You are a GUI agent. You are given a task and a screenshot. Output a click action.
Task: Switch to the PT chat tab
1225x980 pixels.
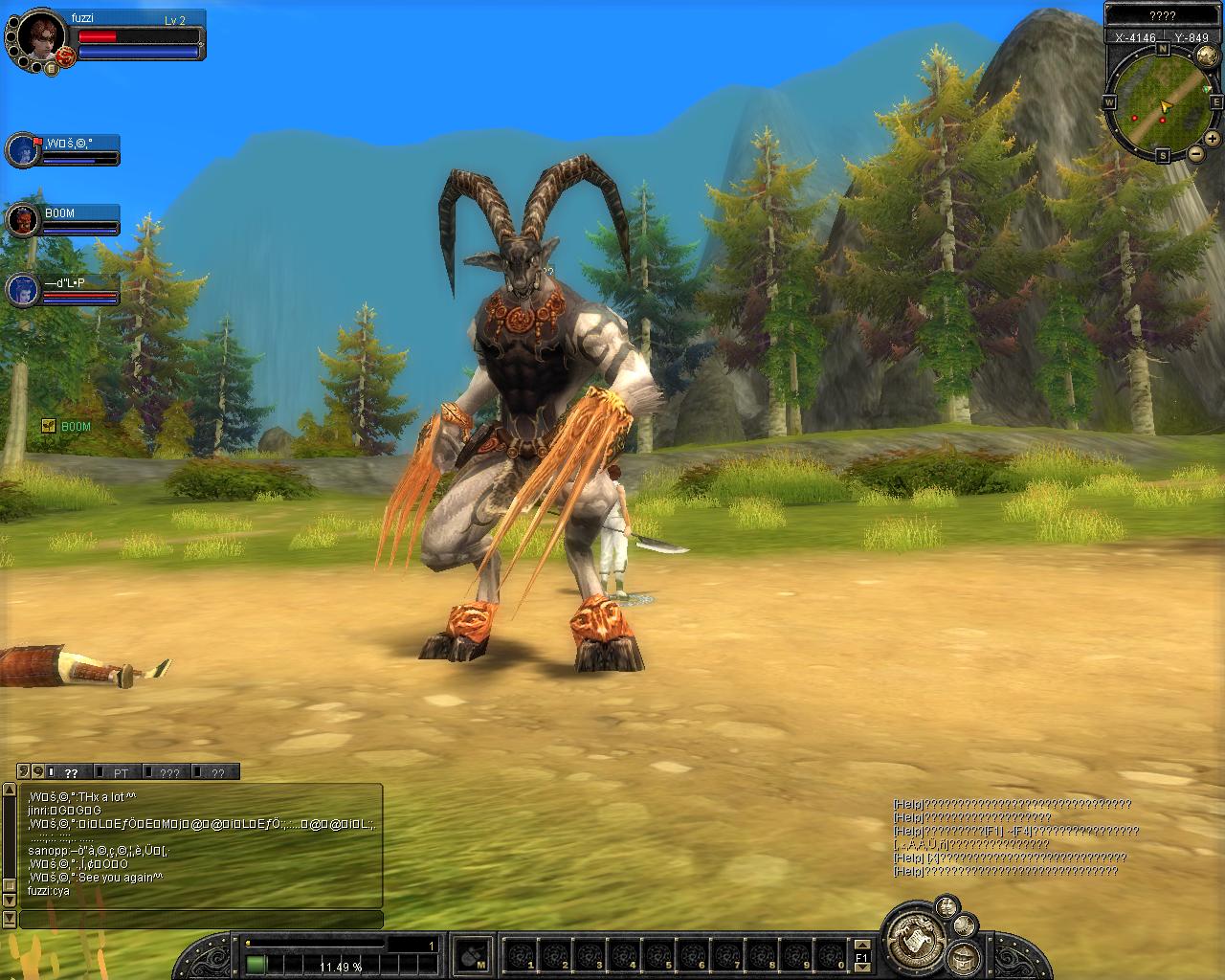click(121, 772)
